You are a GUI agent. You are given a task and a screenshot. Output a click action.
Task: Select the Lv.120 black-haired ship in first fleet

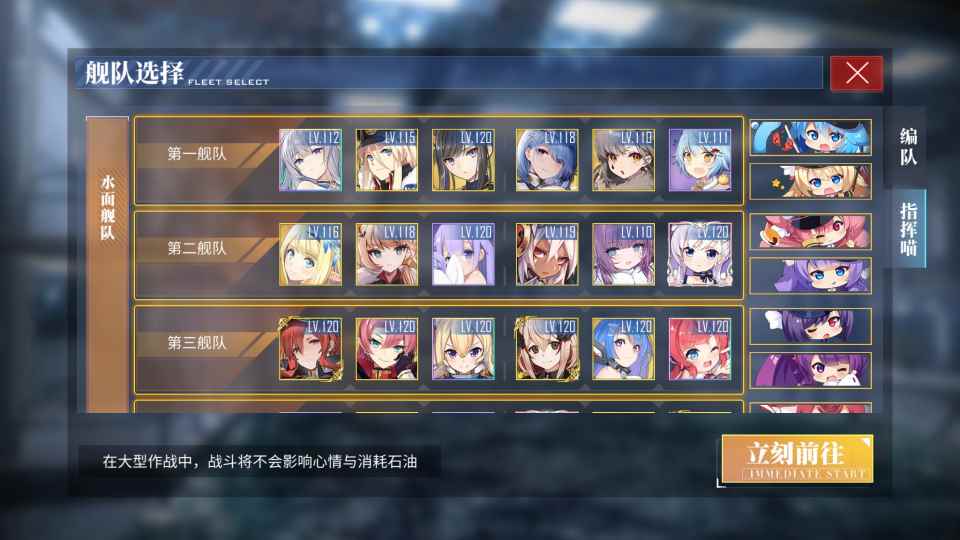(463, 160)
